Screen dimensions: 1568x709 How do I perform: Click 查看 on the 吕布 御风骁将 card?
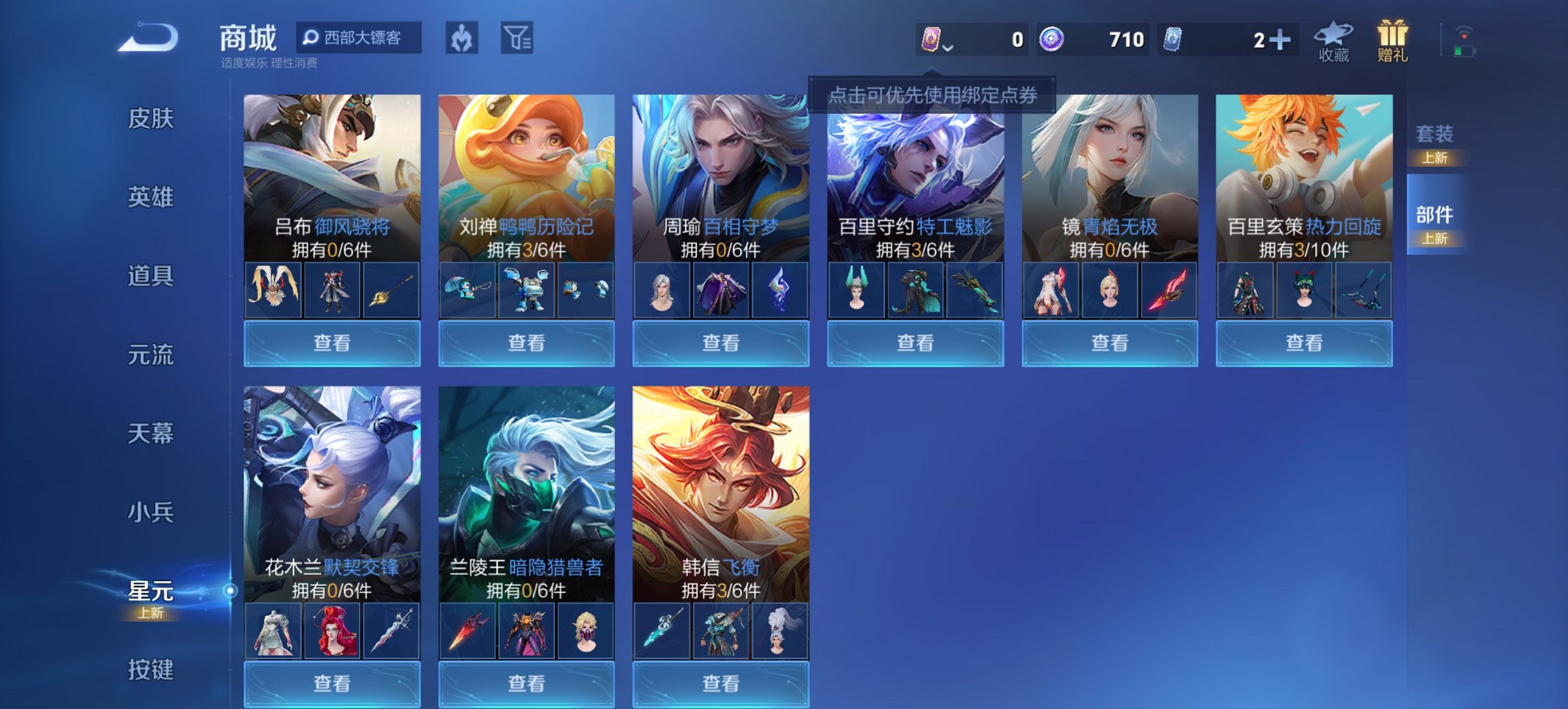click(x=331, y=342)
